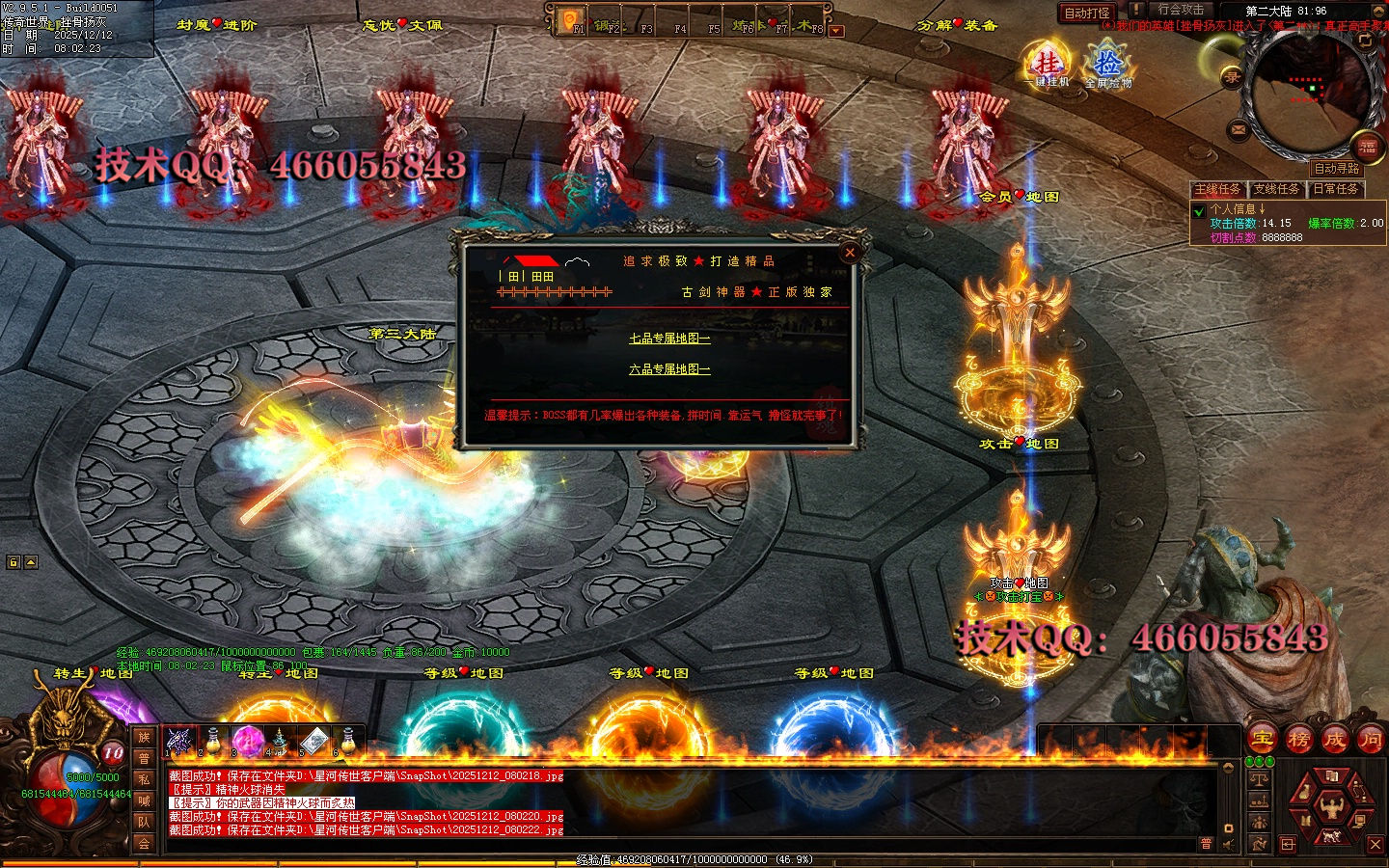Open the 宝 treasure shop button

coord(1262,740)
